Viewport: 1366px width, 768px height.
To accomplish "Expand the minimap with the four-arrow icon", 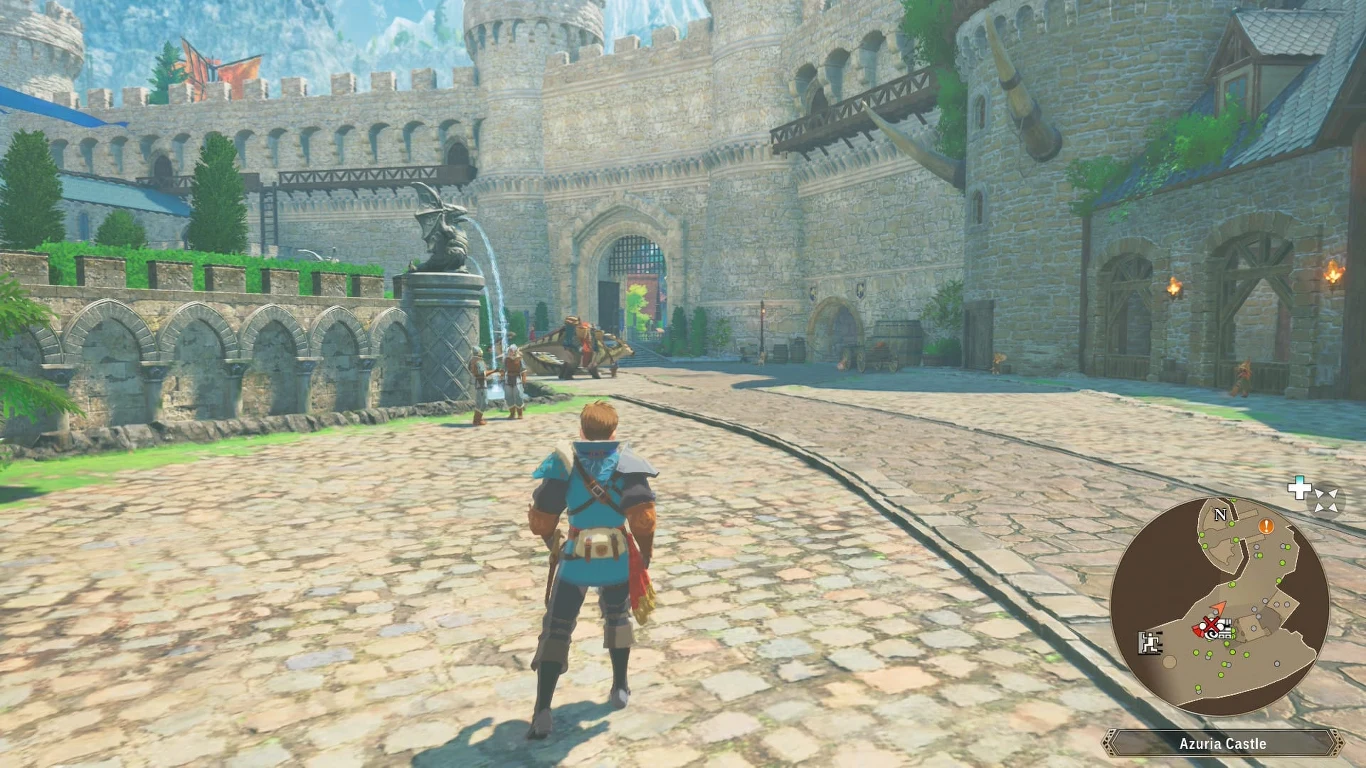I will [x=1327, y=500].
